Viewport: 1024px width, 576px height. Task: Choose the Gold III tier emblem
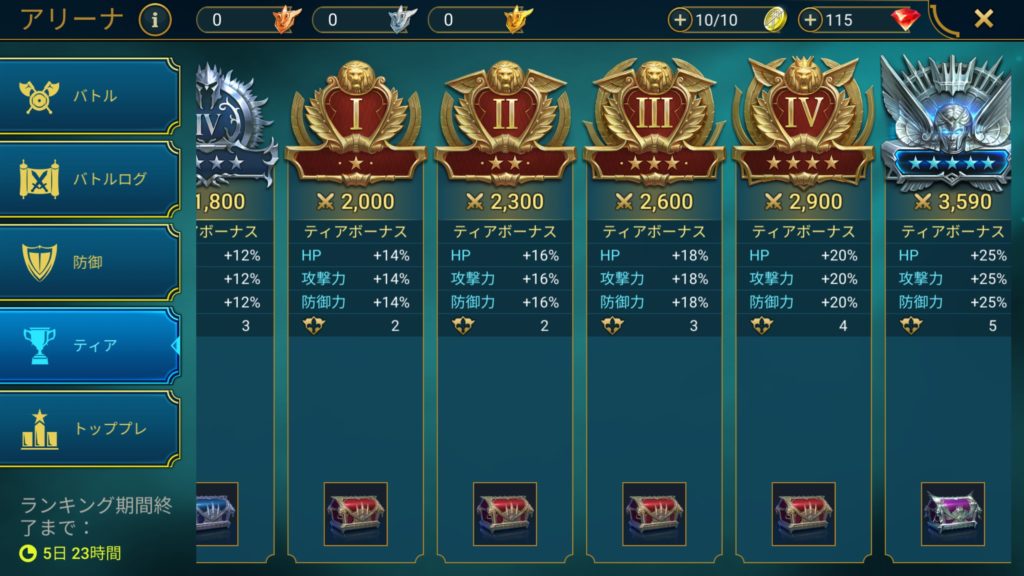coord(654,122)
